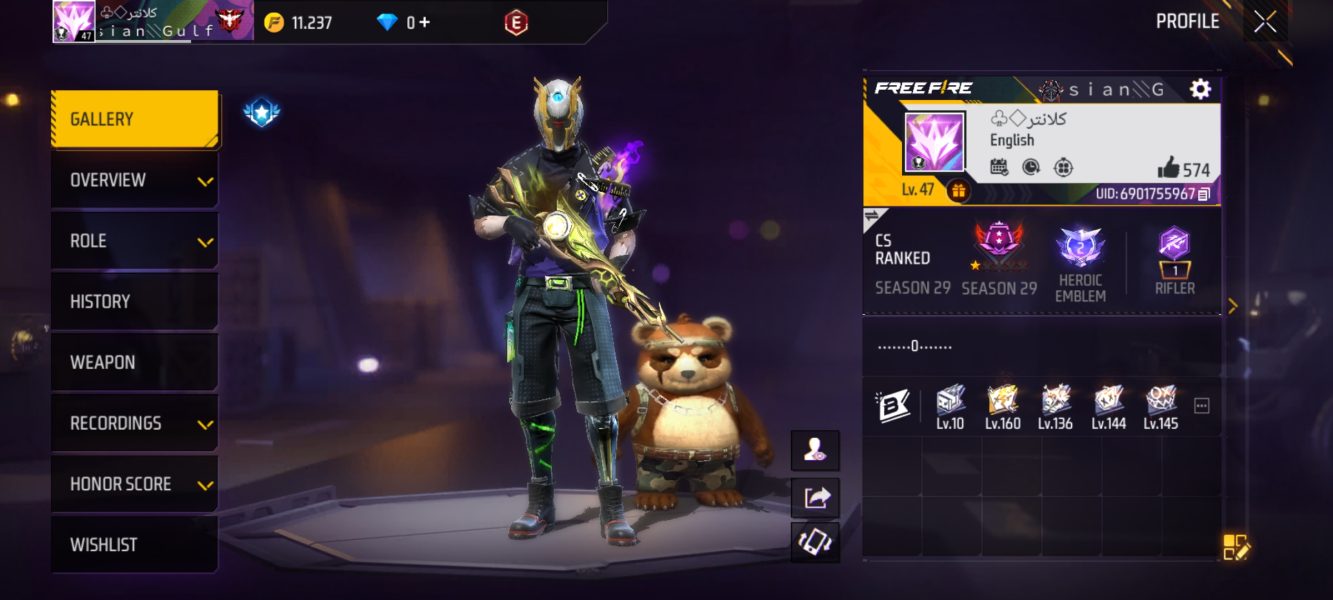Image resolution: width=1333 pixels, height=600 pixels.
Task: Open the Role menu entry
Action: point(134,241)
